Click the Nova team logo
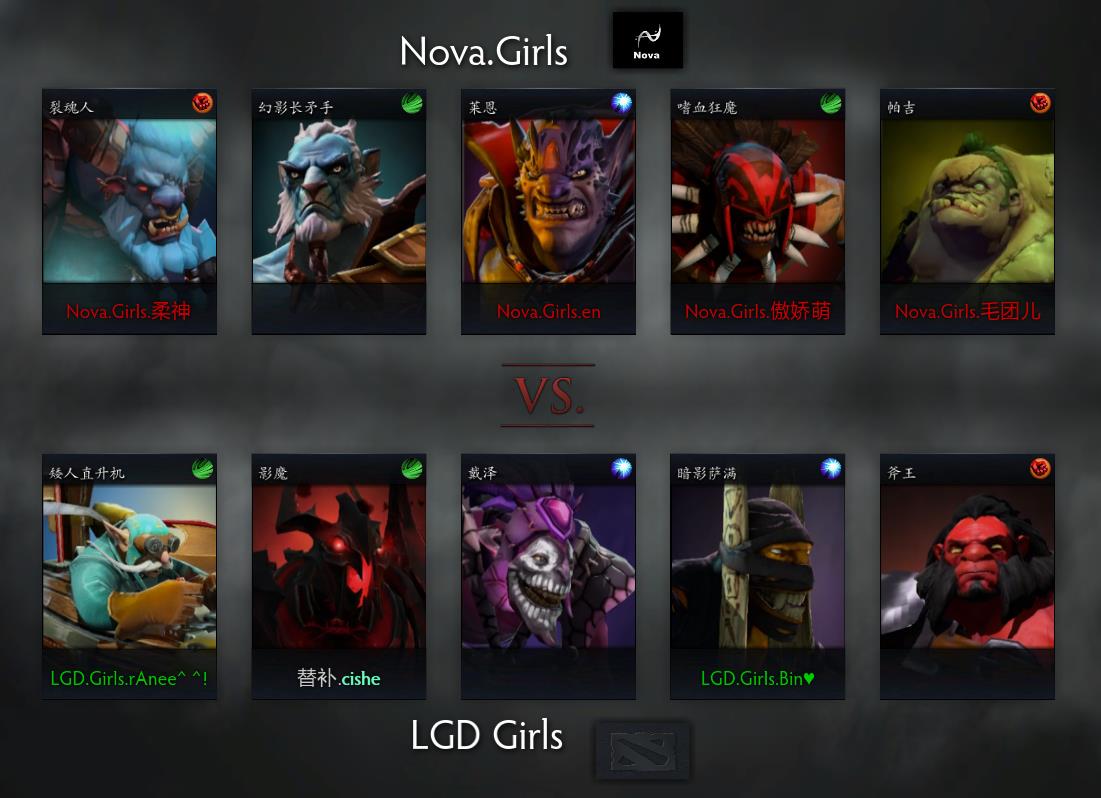The image size is (1101, 798). tap(647, 41)
